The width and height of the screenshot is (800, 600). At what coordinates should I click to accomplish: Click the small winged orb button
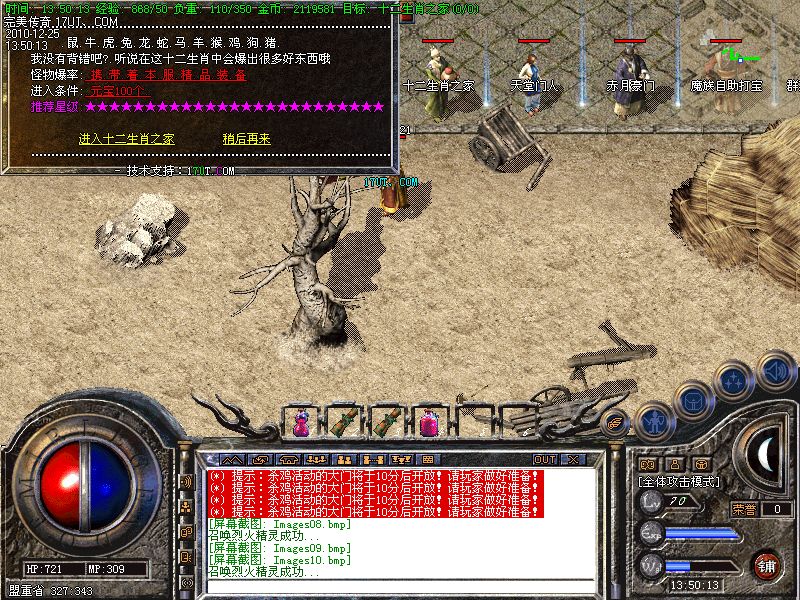pos(616,421)
